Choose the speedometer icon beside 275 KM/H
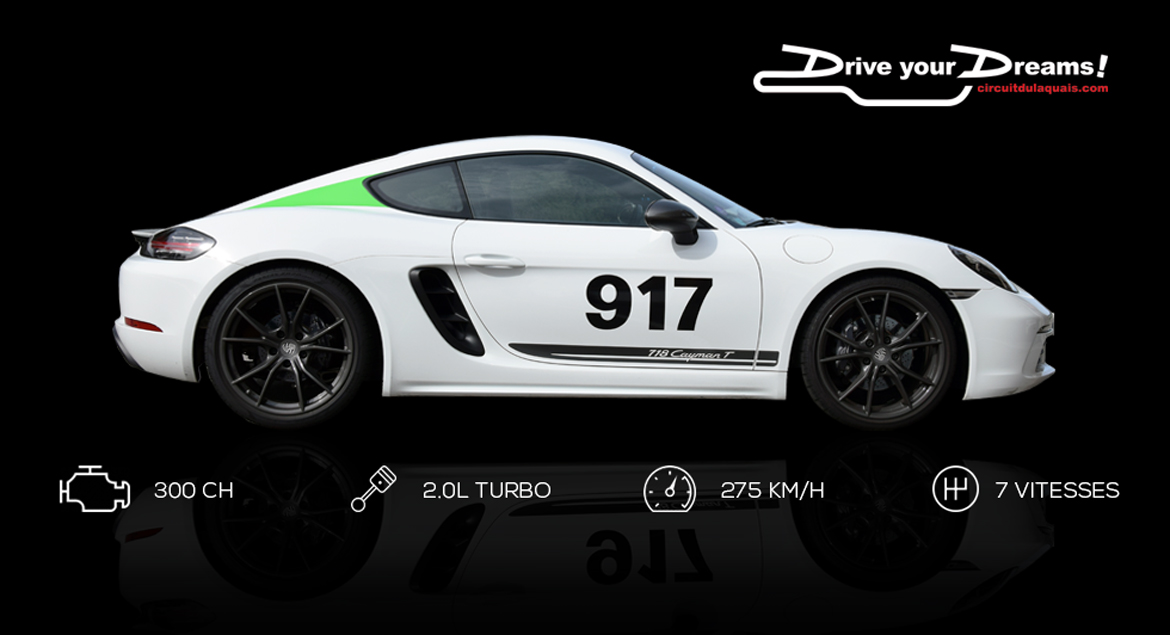The width and height of the screenshot is (1170, 635). 669,489
